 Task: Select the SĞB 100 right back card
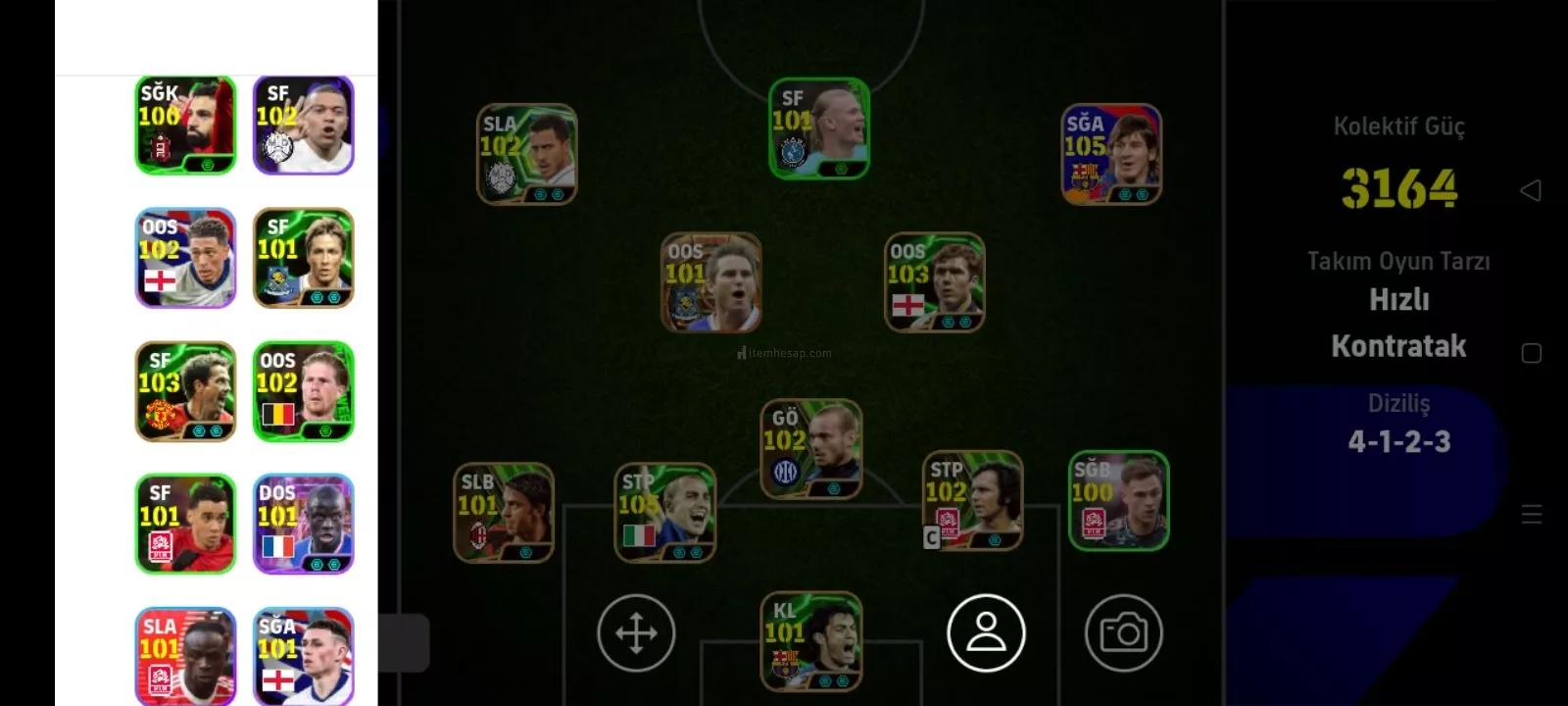[x=1118, y=500]
